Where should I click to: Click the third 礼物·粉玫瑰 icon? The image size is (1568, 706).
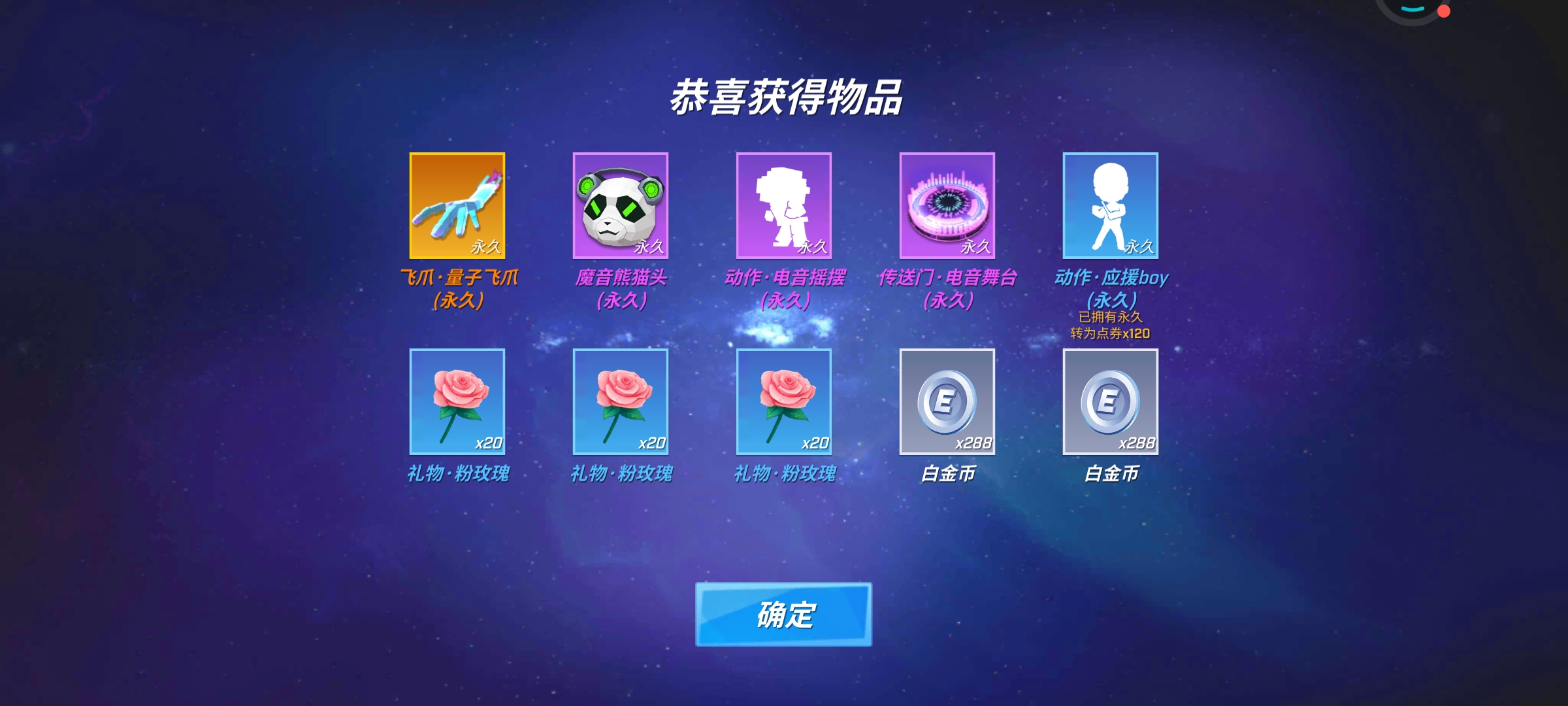783,402
